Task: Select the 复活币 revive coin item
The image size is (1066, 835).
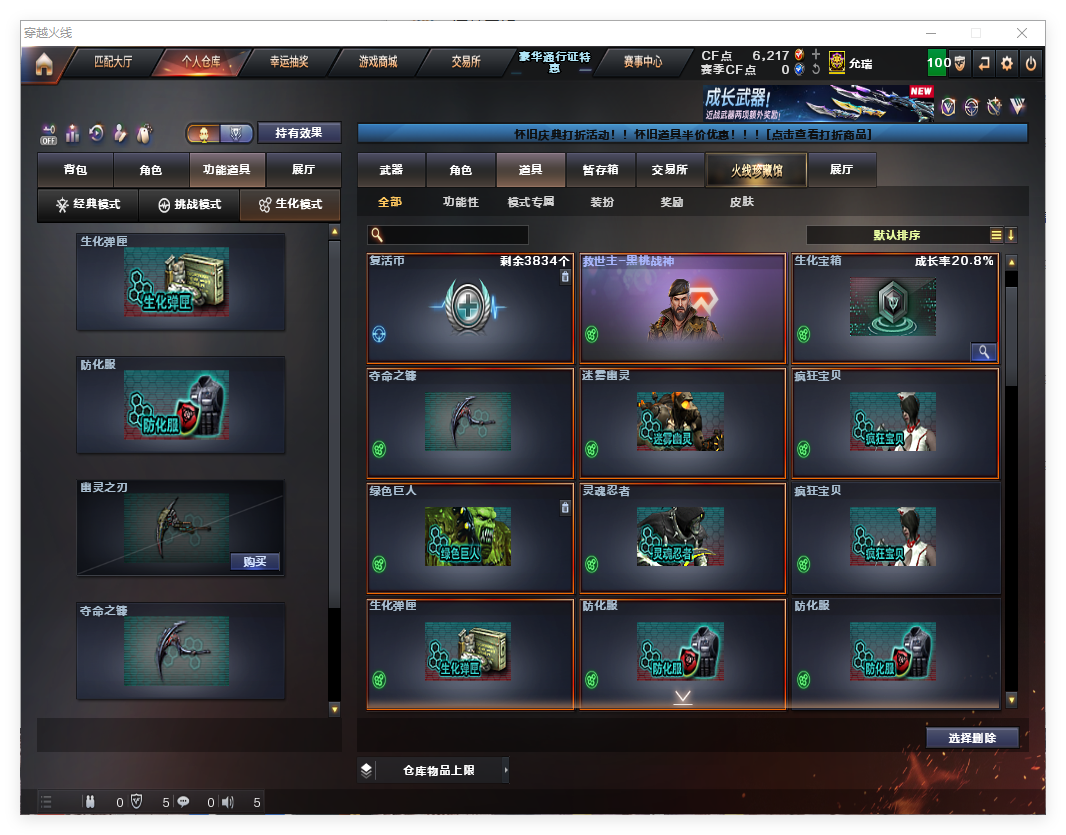Action: click(470, 308)
